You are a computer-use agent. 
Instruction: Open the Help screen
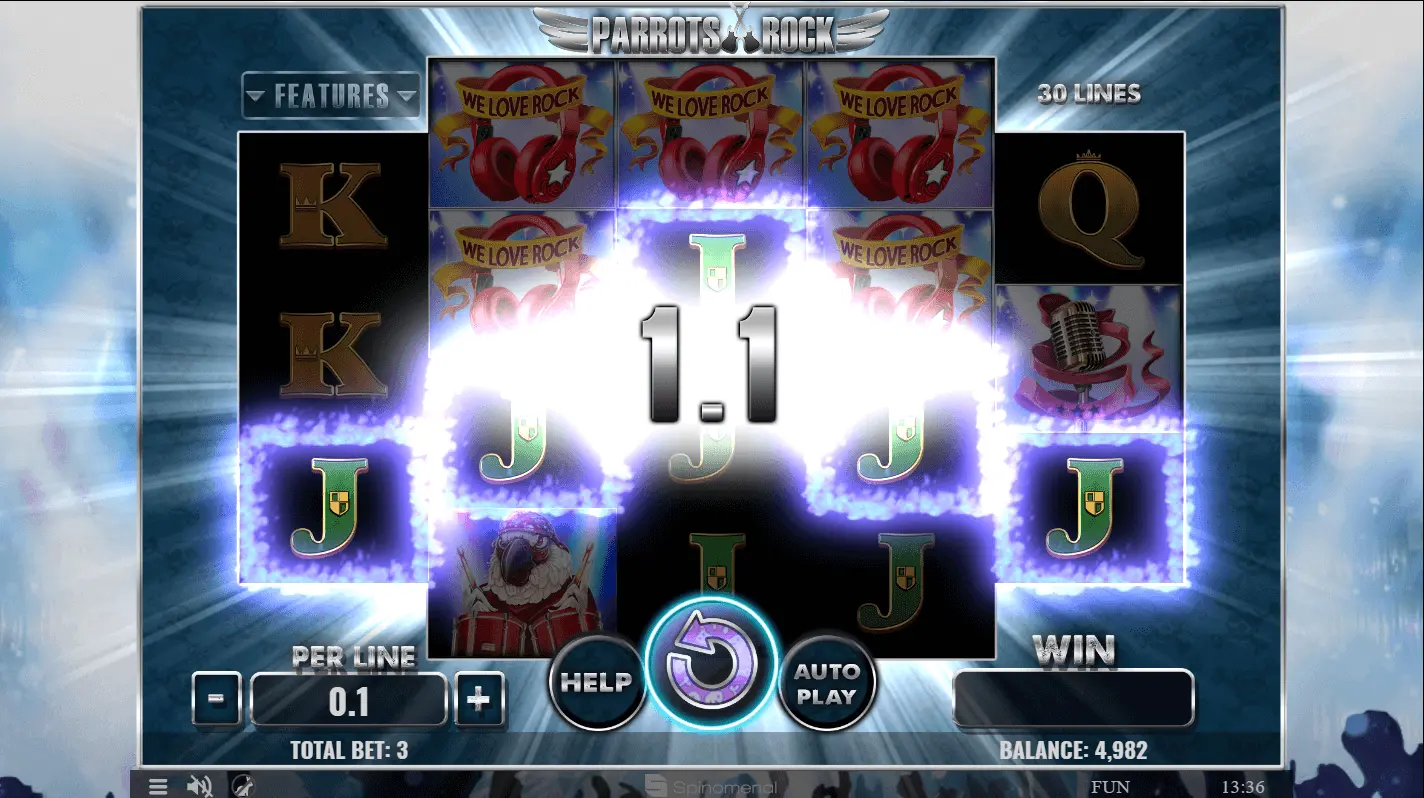click(x=597, y=683)
